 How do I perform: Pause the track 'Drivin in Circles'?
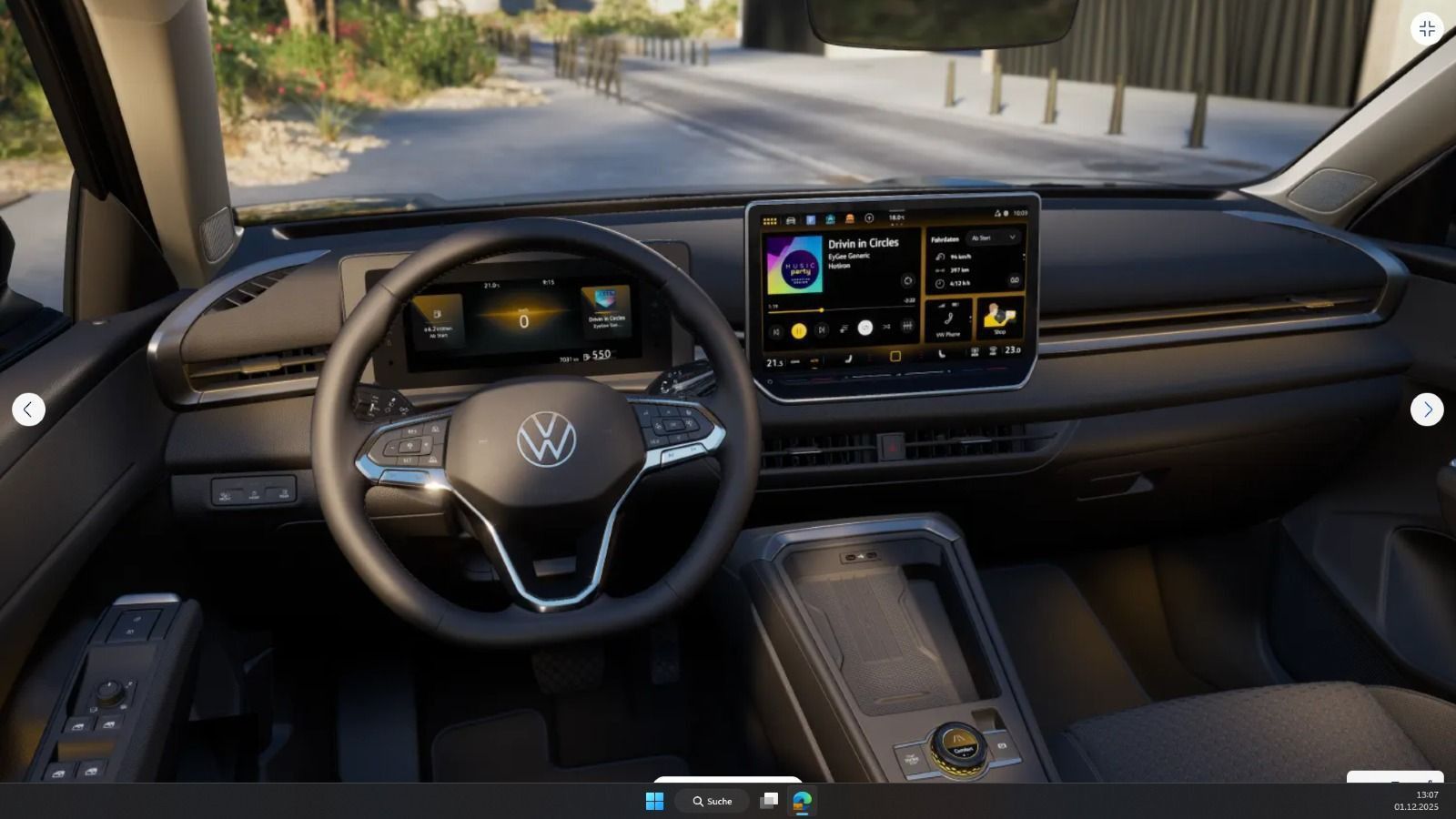coord(799,330)
